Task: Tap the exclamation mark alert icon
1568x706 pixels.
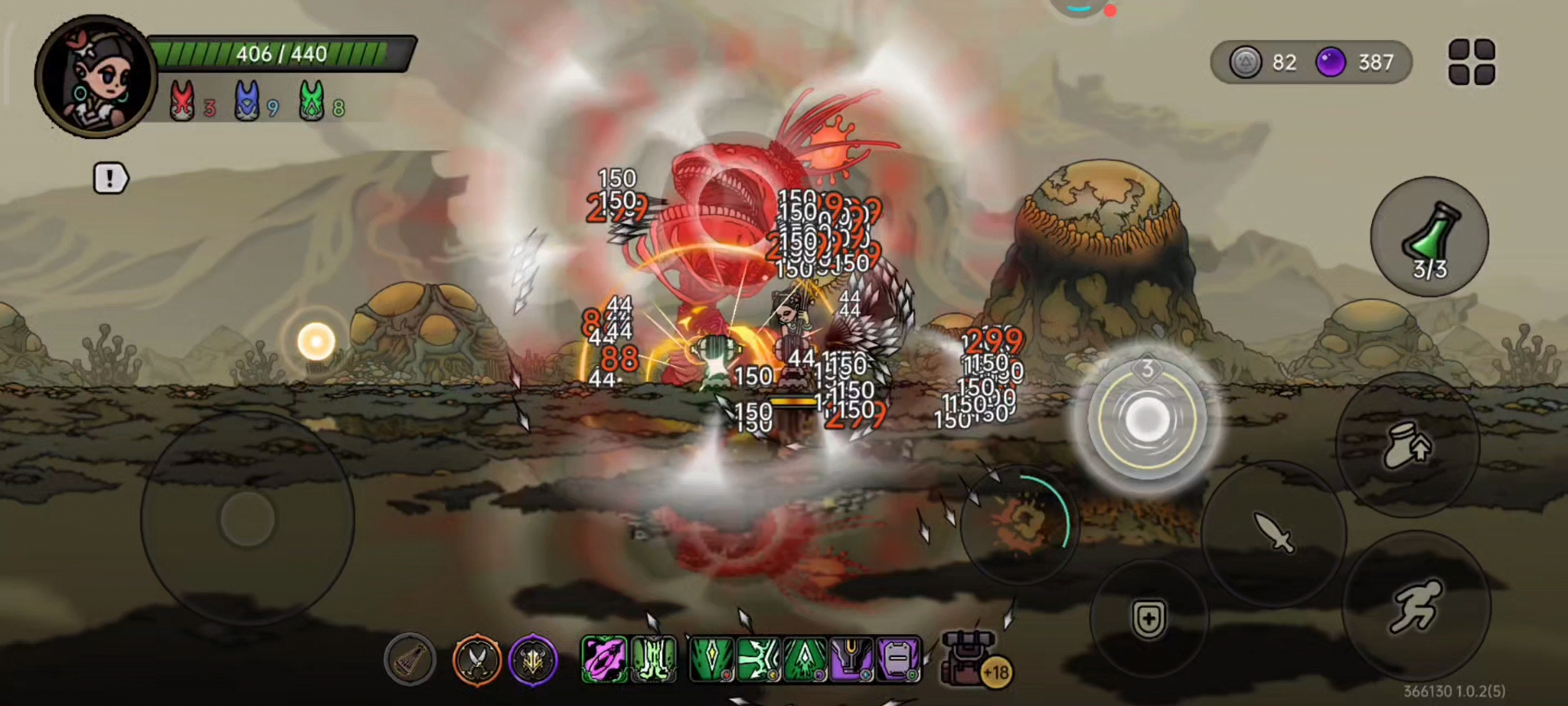Action: point(110,178)
